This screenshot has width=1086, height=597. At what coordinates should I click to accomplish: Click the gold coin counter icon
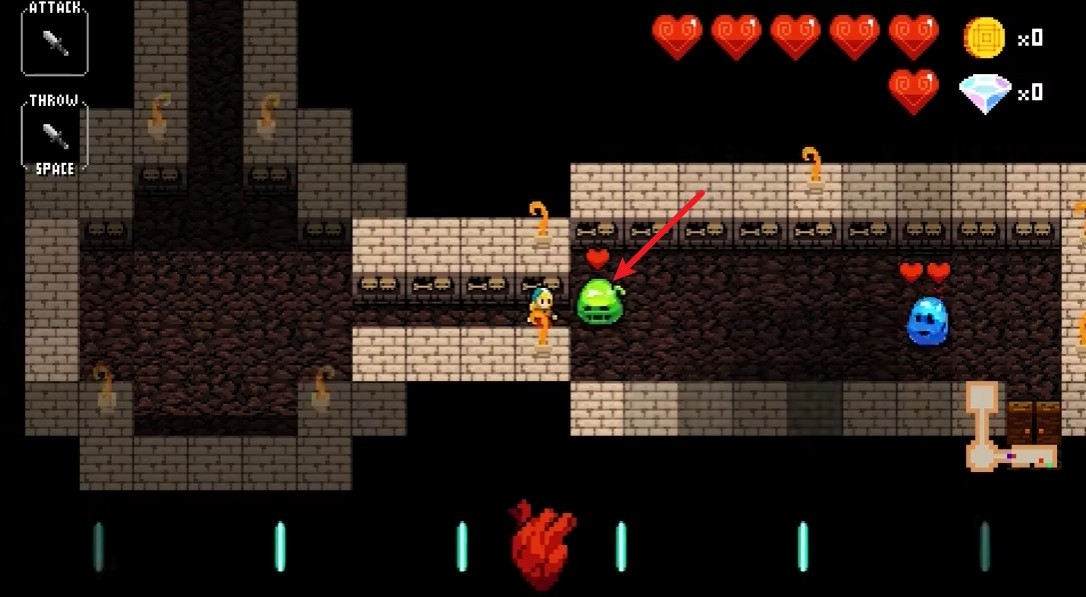(x=984, y=38)
